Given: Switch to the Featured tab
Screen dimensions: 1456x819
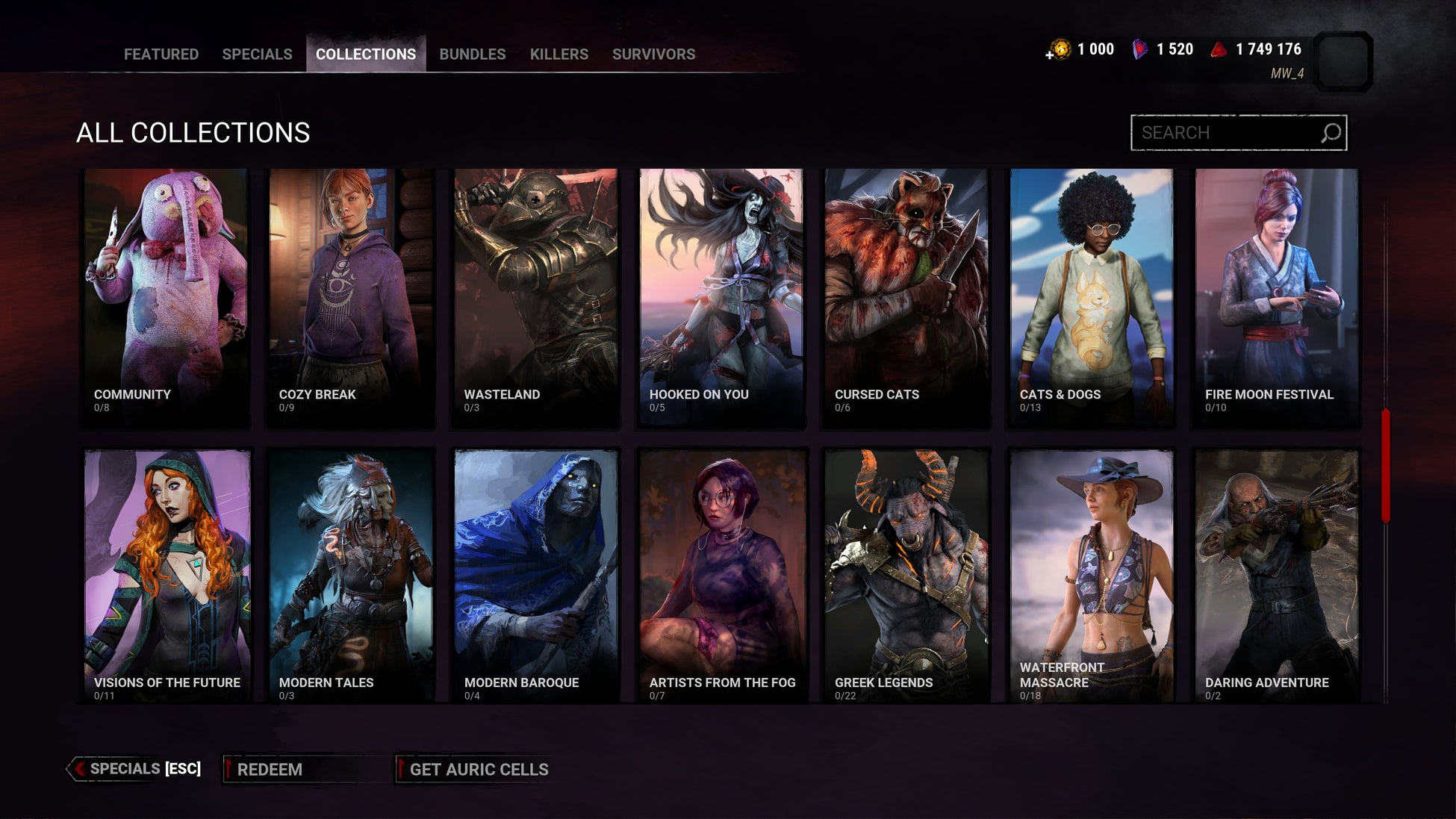Looking at the screenshot, I should [x=161, y=54].
